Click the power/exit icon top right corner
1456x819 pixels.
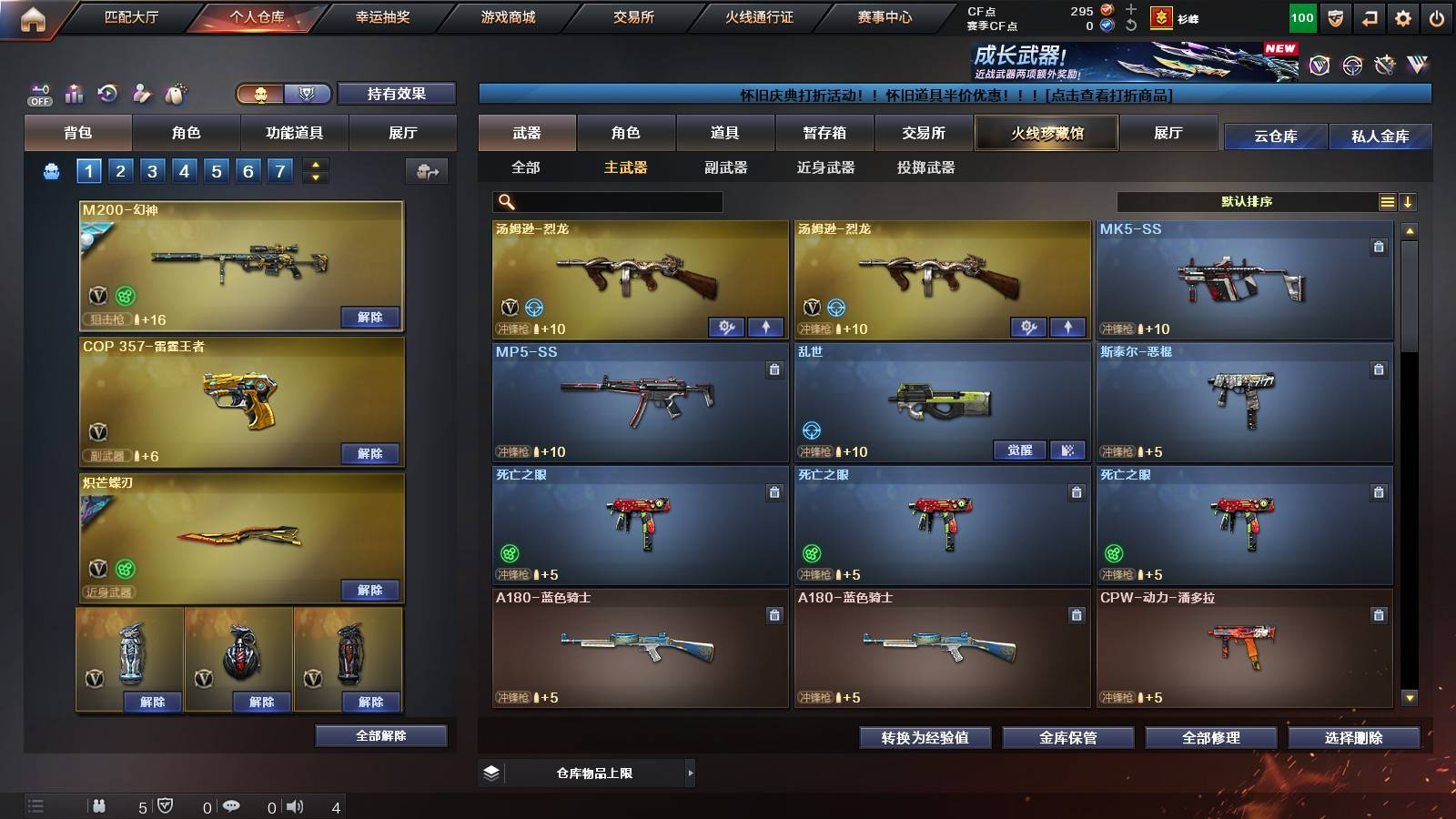pyautogui.click(x=1438, y=16)
